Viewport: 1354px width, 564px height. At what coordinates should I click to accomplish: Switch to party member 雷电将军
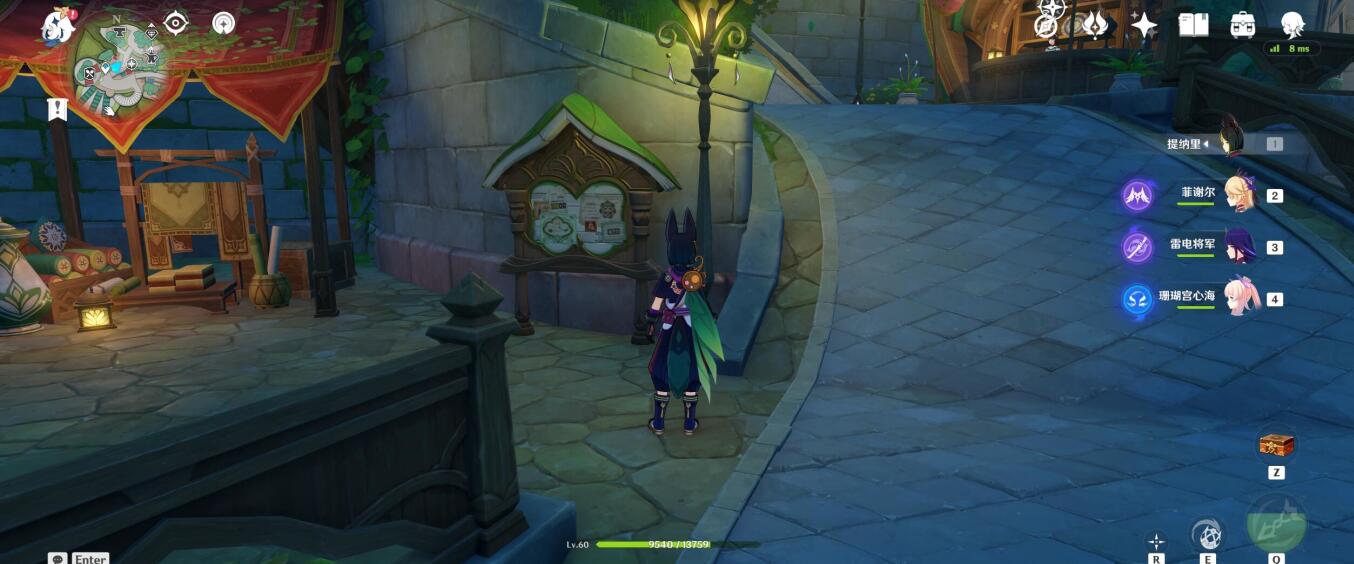(x=1238, y=246)
